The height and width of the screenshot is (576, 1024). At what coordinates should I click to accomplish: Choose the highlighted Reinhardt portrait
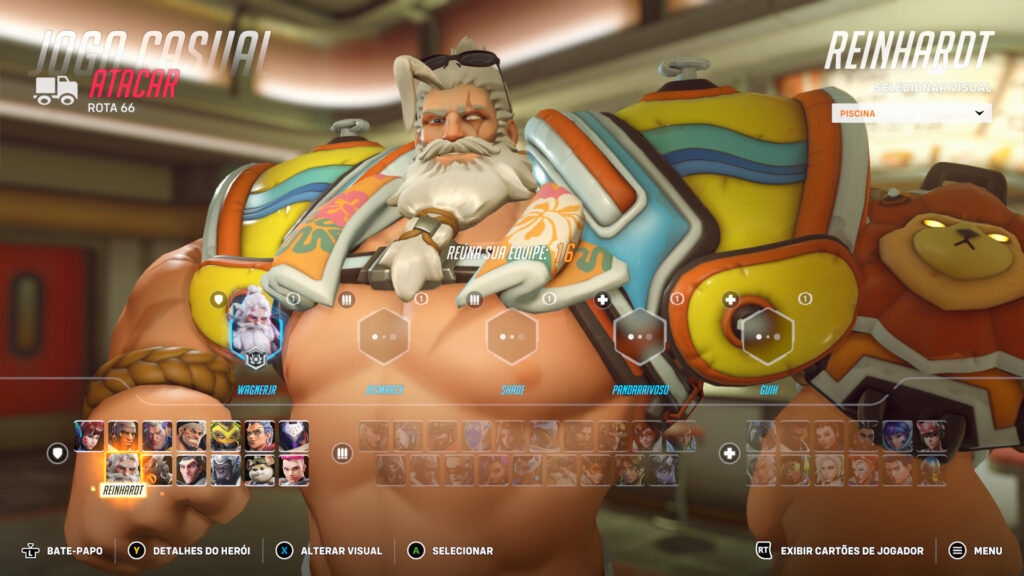click(x=123, y=469)
